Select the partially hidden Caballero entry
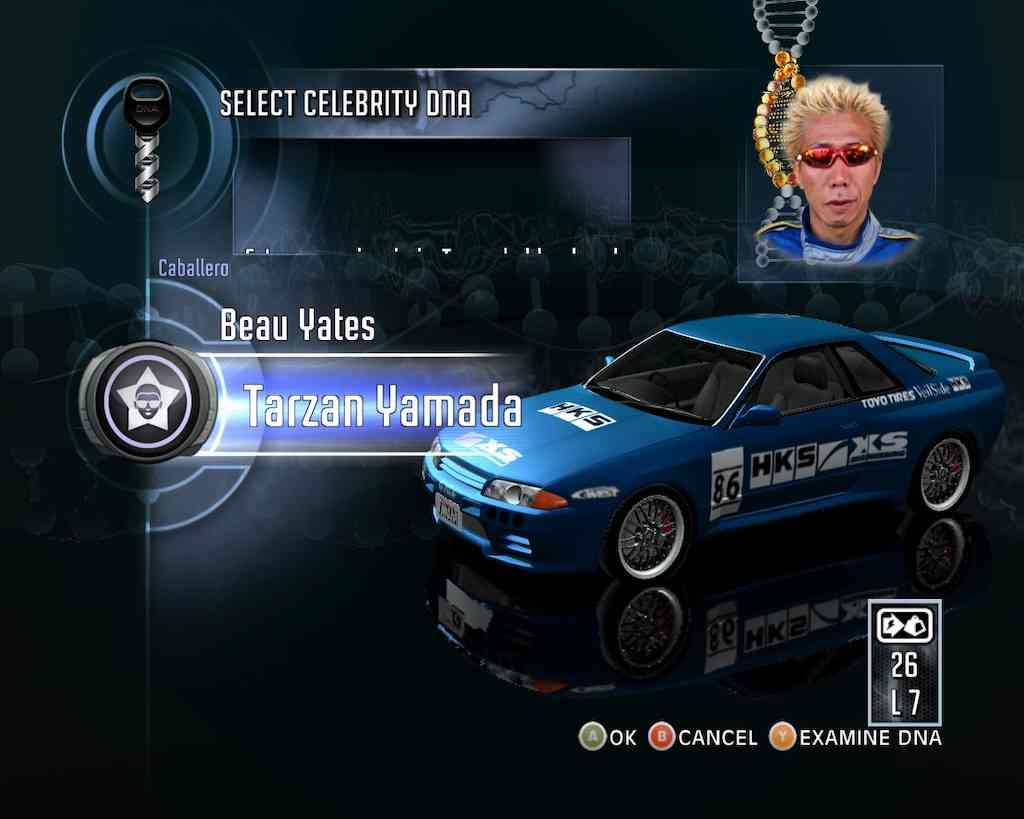This screenshot has width=1024, height=819. [194, 268]
